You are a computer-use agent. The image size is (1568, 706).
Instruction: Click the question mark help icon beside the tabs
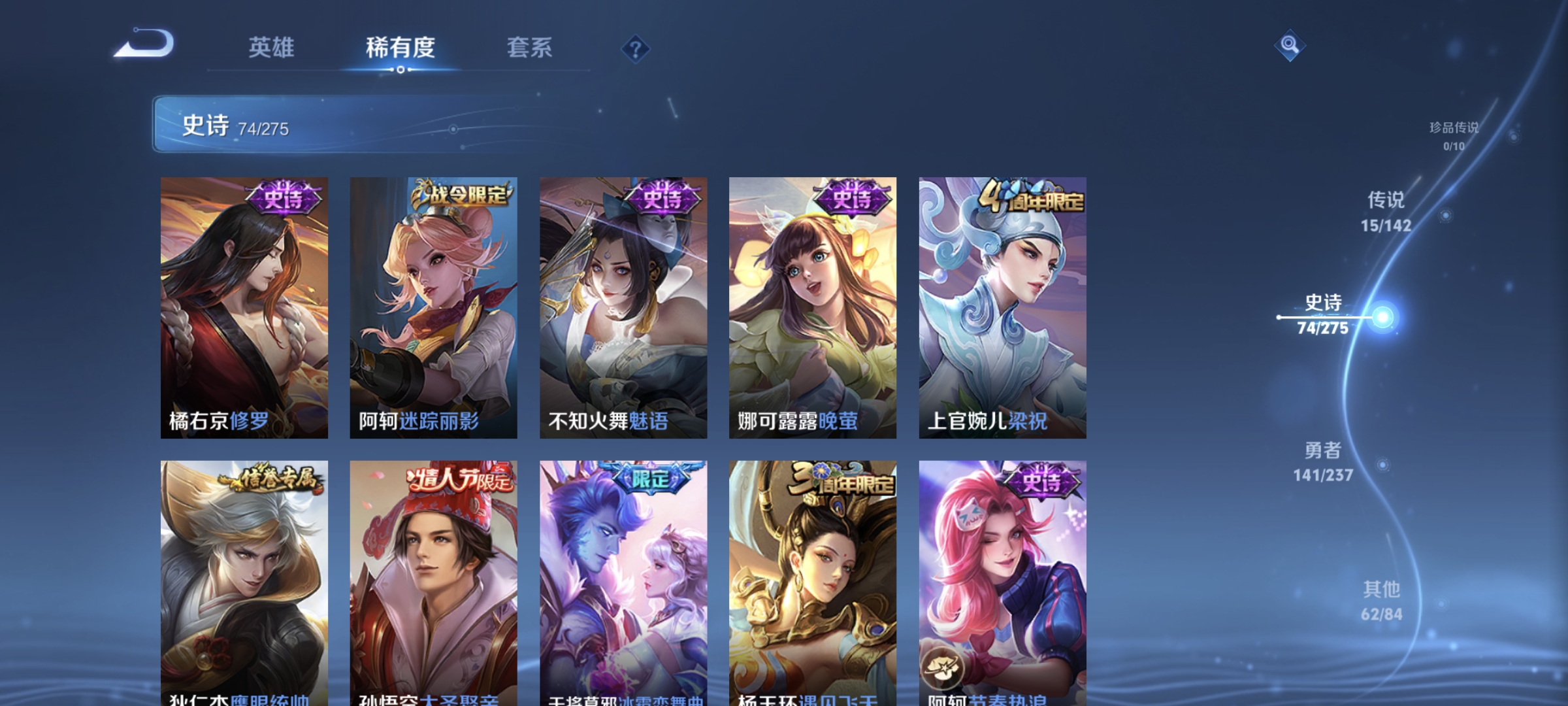pyautogui.click(x=636, y=48)
